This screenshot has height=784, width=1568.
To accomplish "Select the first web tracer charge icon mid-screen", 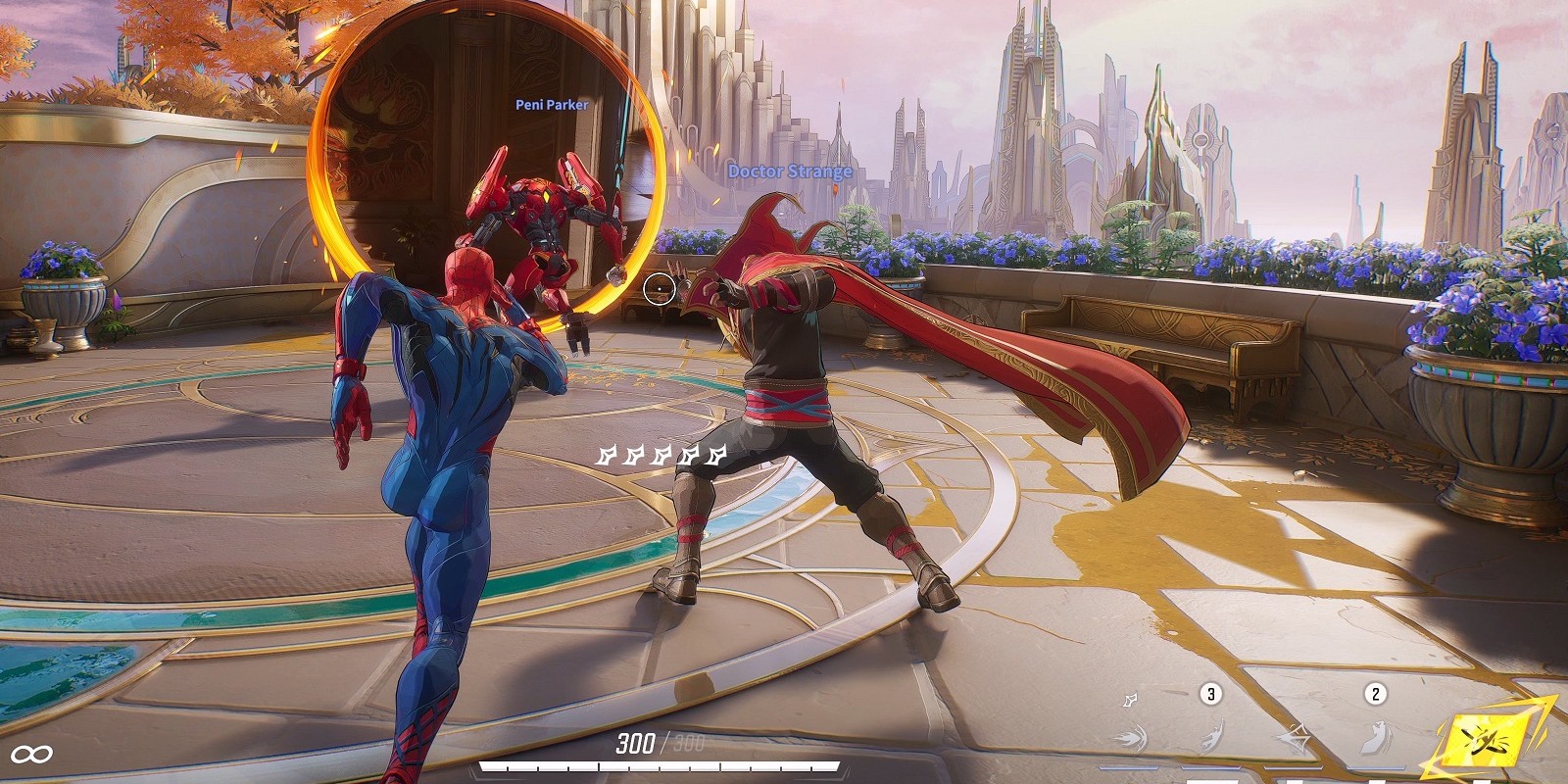I will [x=608, y=457].
